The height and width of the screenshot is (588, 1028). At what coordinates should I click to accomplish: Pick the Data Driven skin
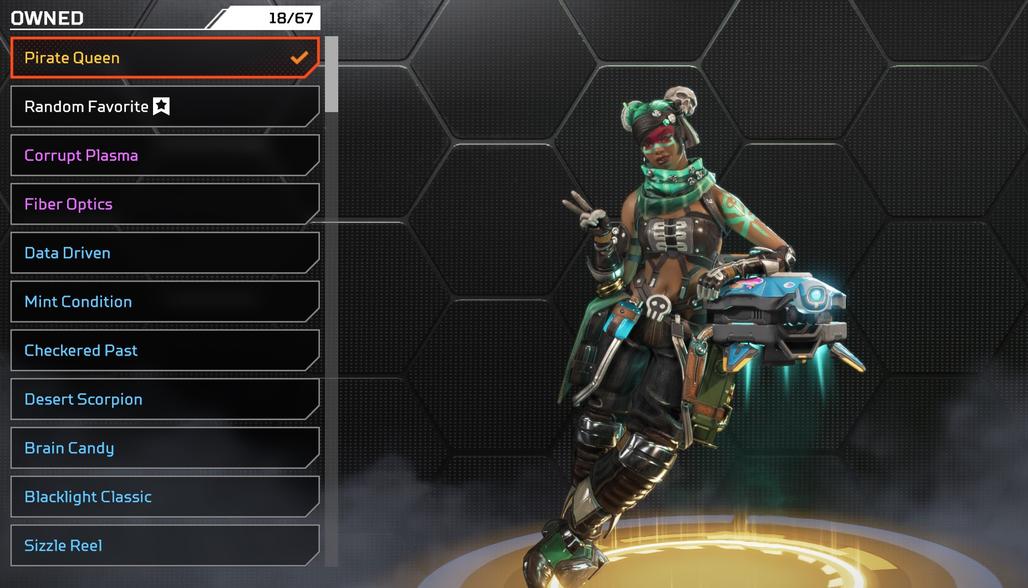coord(165,253)
